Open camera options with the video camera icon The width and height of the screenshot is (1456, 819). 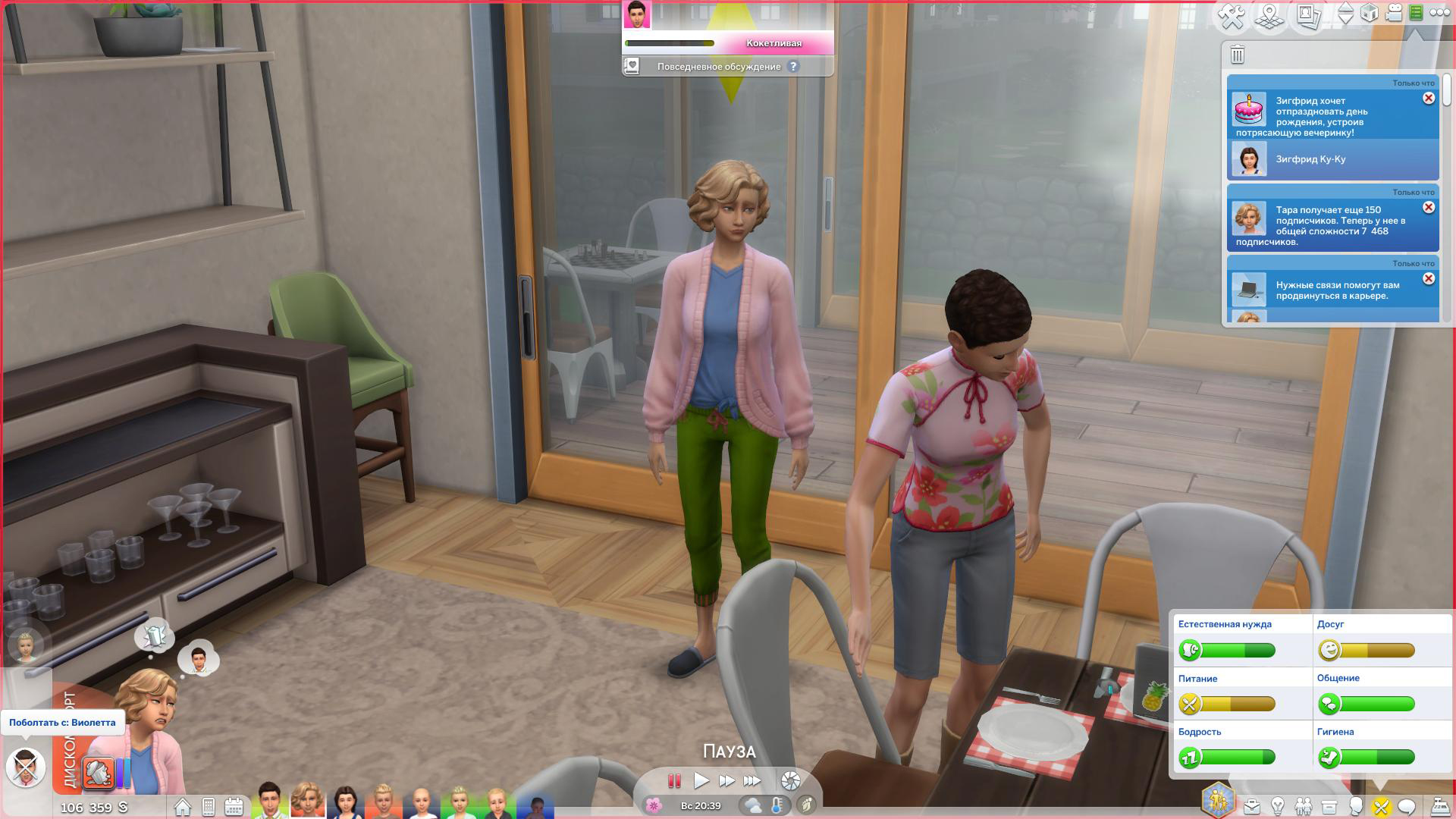[x=1394, y=13]
